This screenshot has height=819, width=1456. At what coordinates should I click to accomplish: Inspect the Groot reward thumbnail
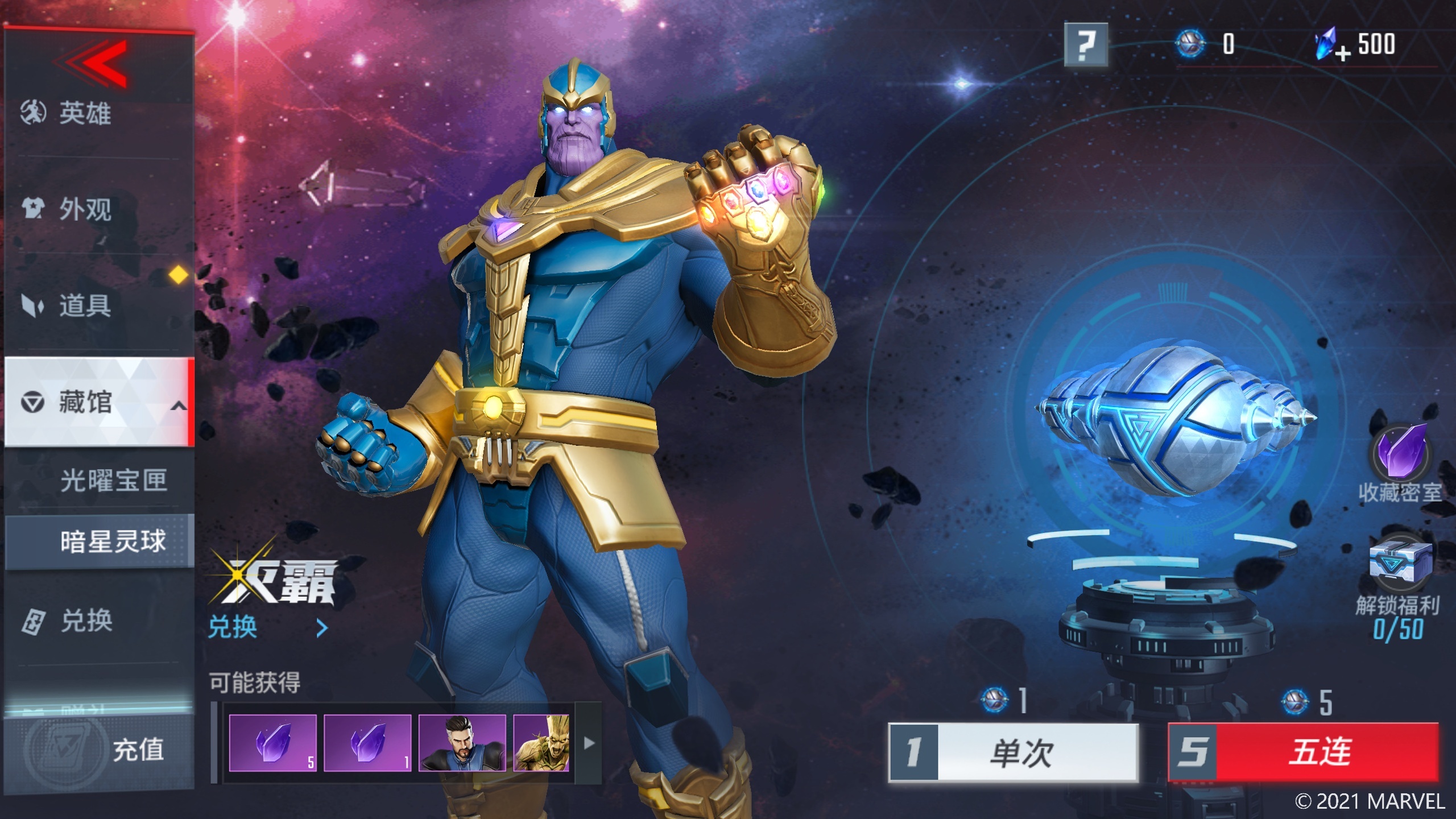pos(541,743)
